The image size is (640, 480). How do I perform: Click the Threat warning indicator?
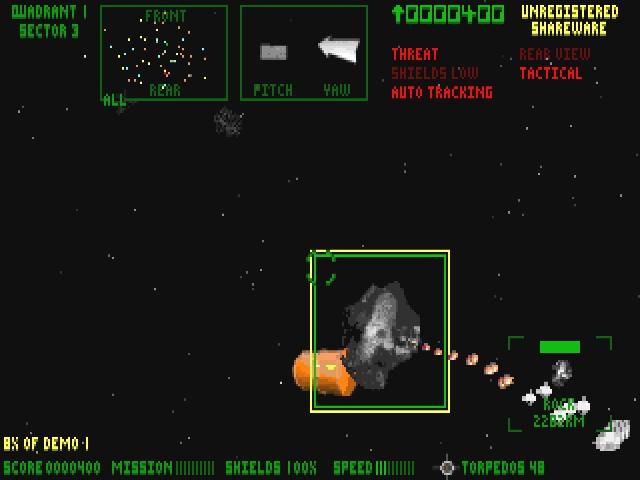point(415,54)
